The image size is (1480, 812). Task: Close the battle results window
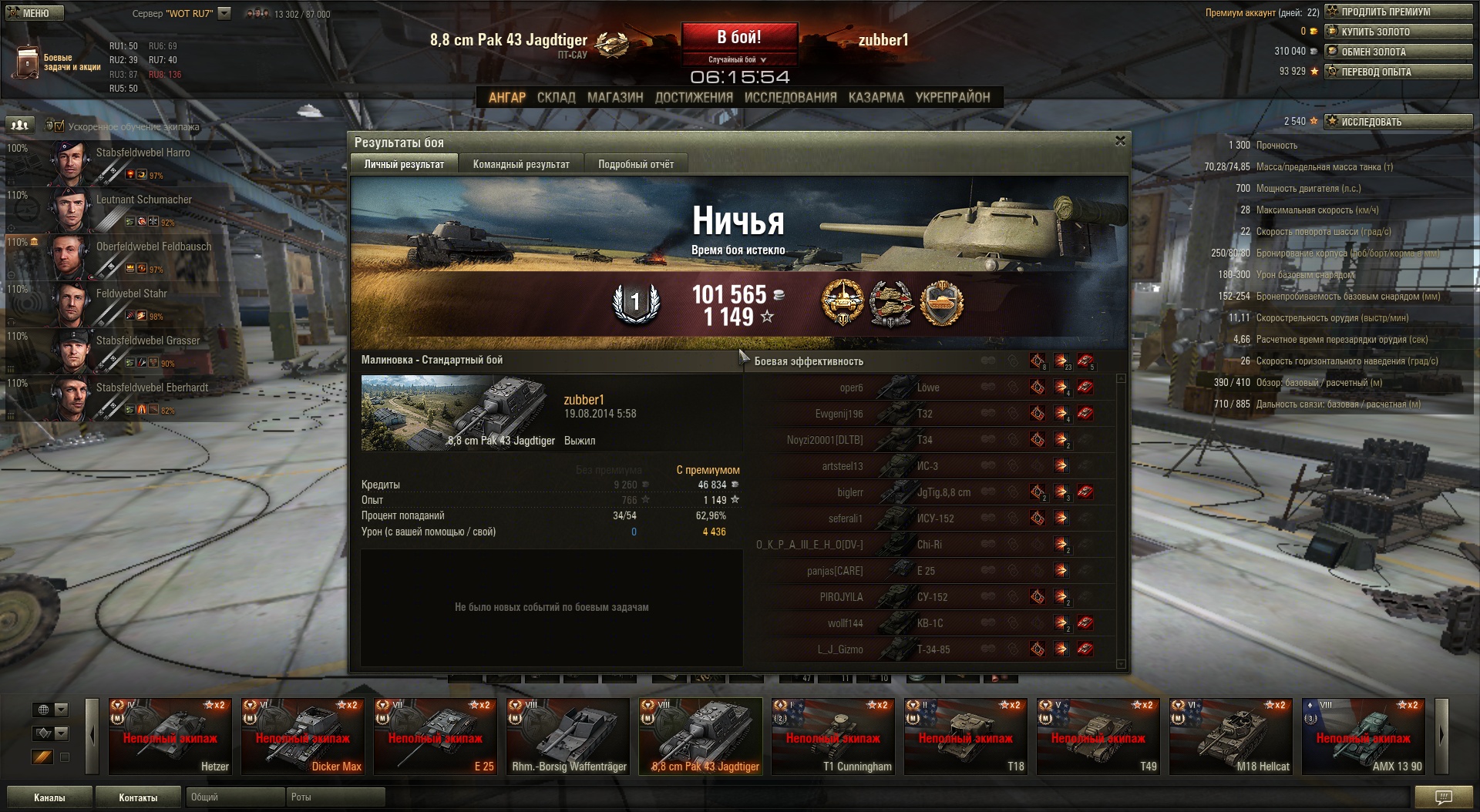[x=1120, y=141]
